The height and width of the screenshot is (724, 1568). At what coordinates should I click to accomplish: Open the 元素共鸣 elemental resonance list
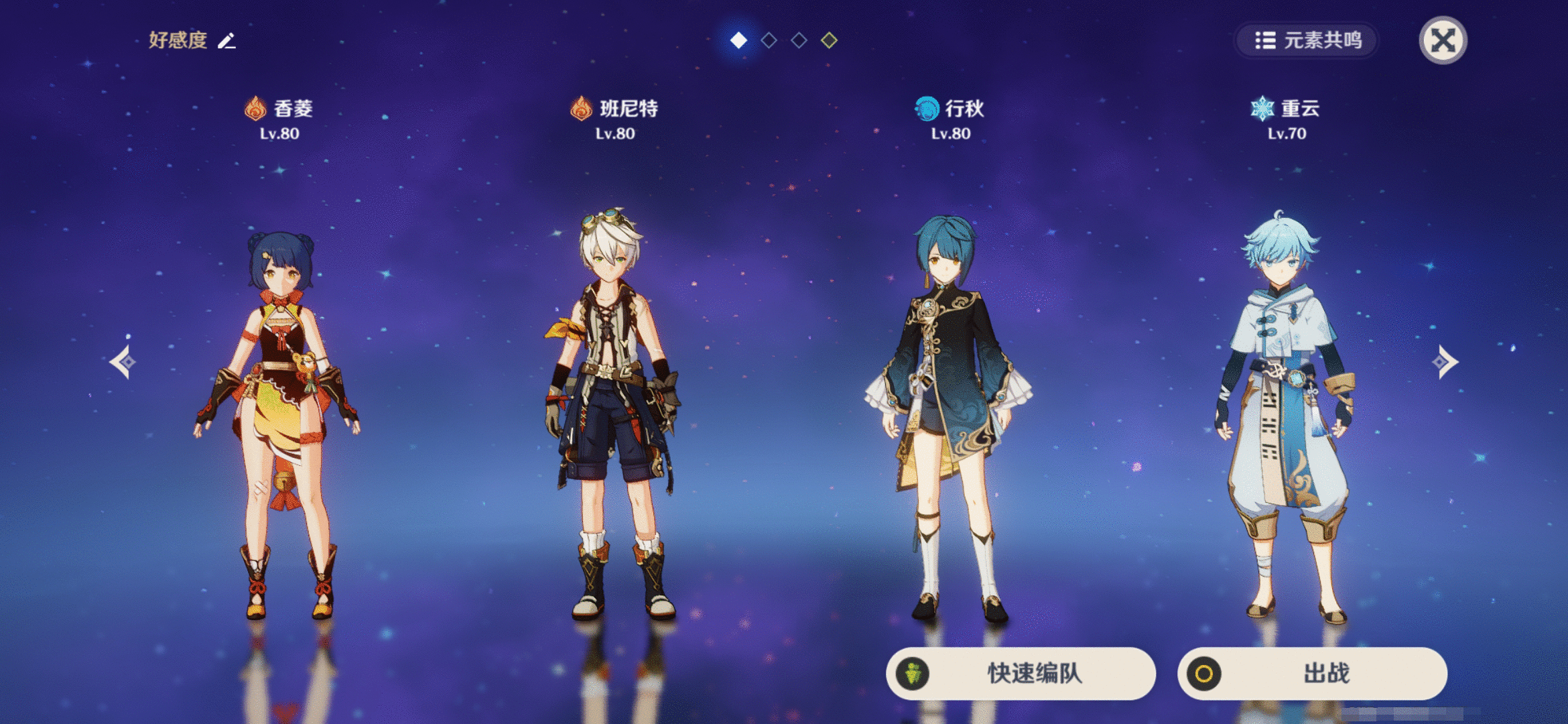tap(1307, 41)
